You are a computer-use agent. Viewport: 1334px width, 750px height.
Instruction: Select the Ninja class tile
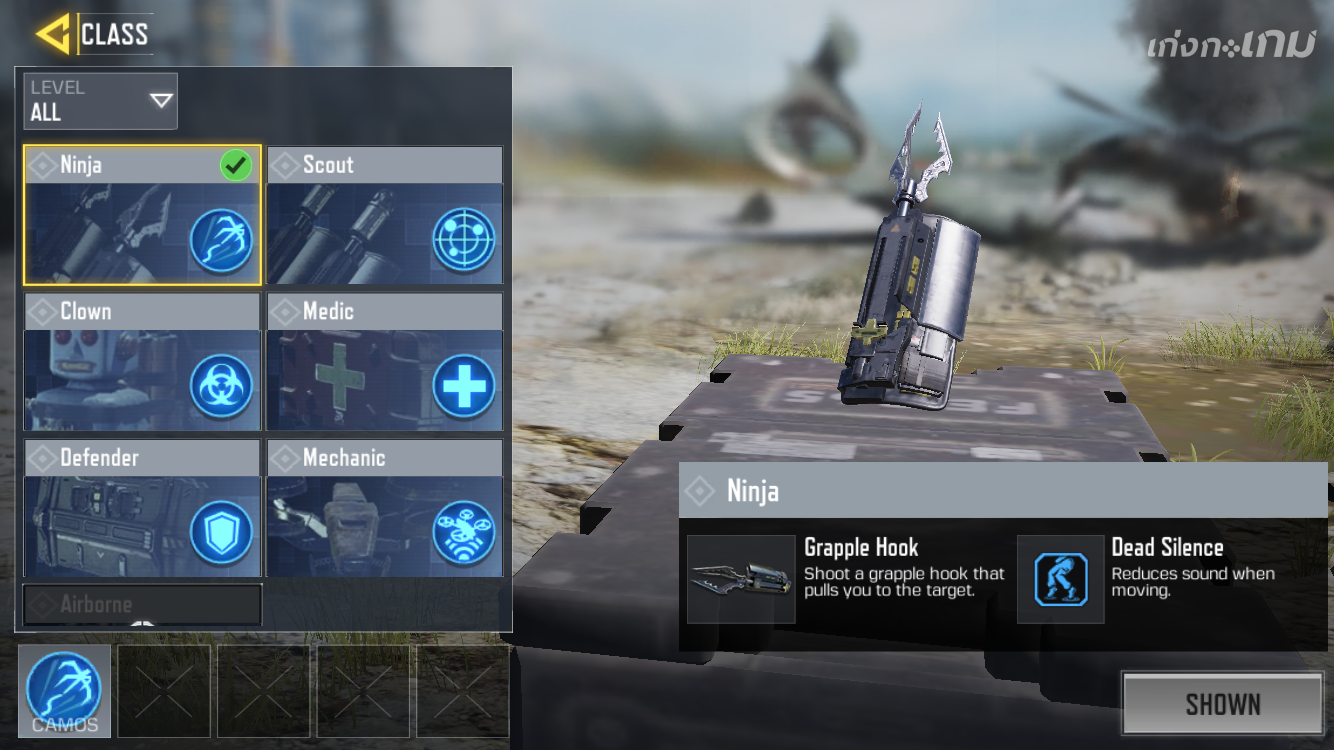coord(142,216)
